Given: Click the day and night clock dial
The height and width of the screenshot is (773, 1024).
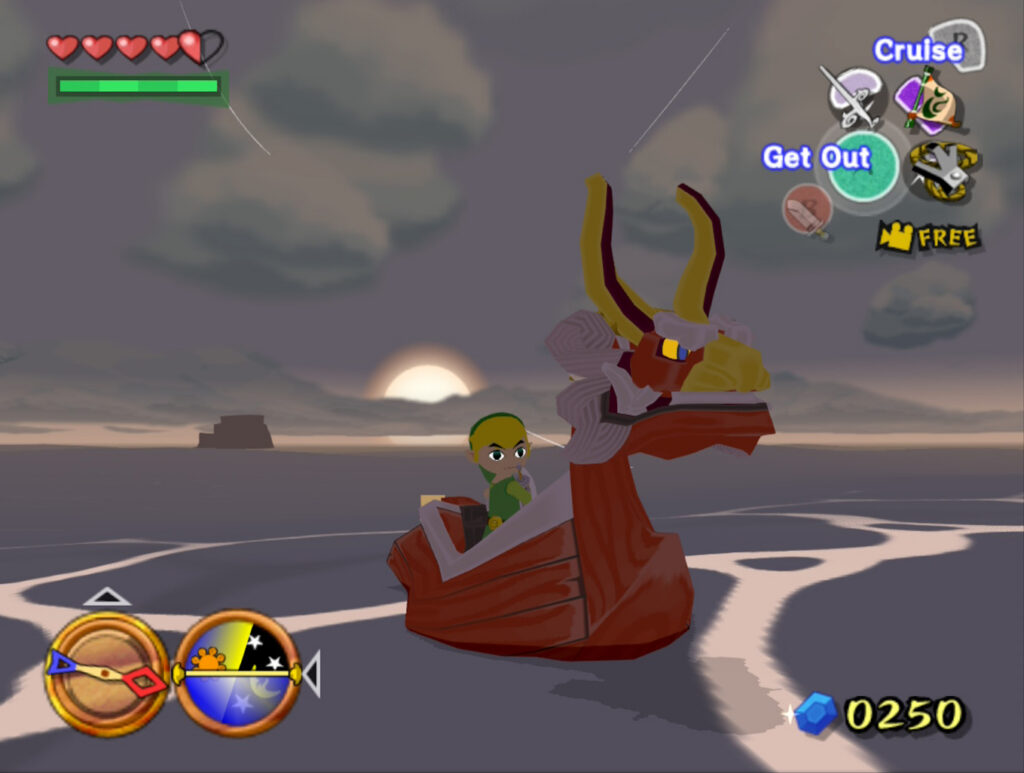Looking at the screenshot, I should pyautogui.click(x=237, y=674).
